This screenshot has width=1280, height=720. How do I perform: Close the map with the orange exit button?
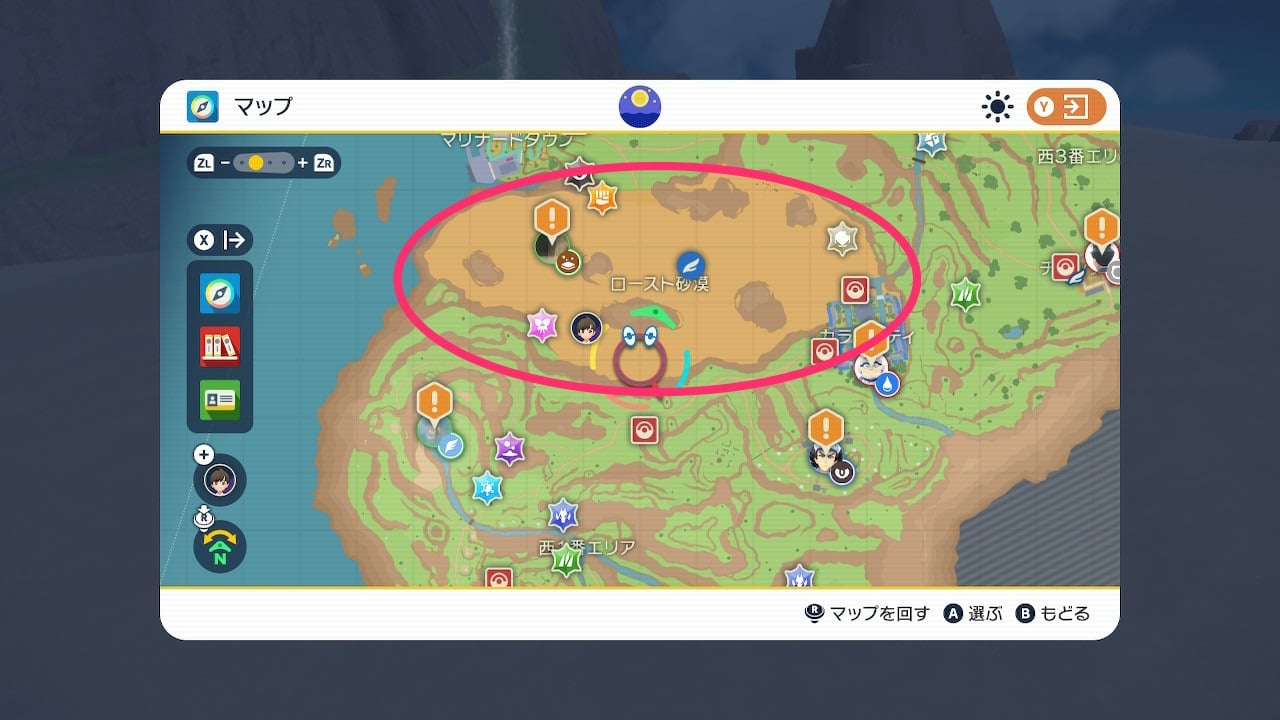(x=1066, y=107)
